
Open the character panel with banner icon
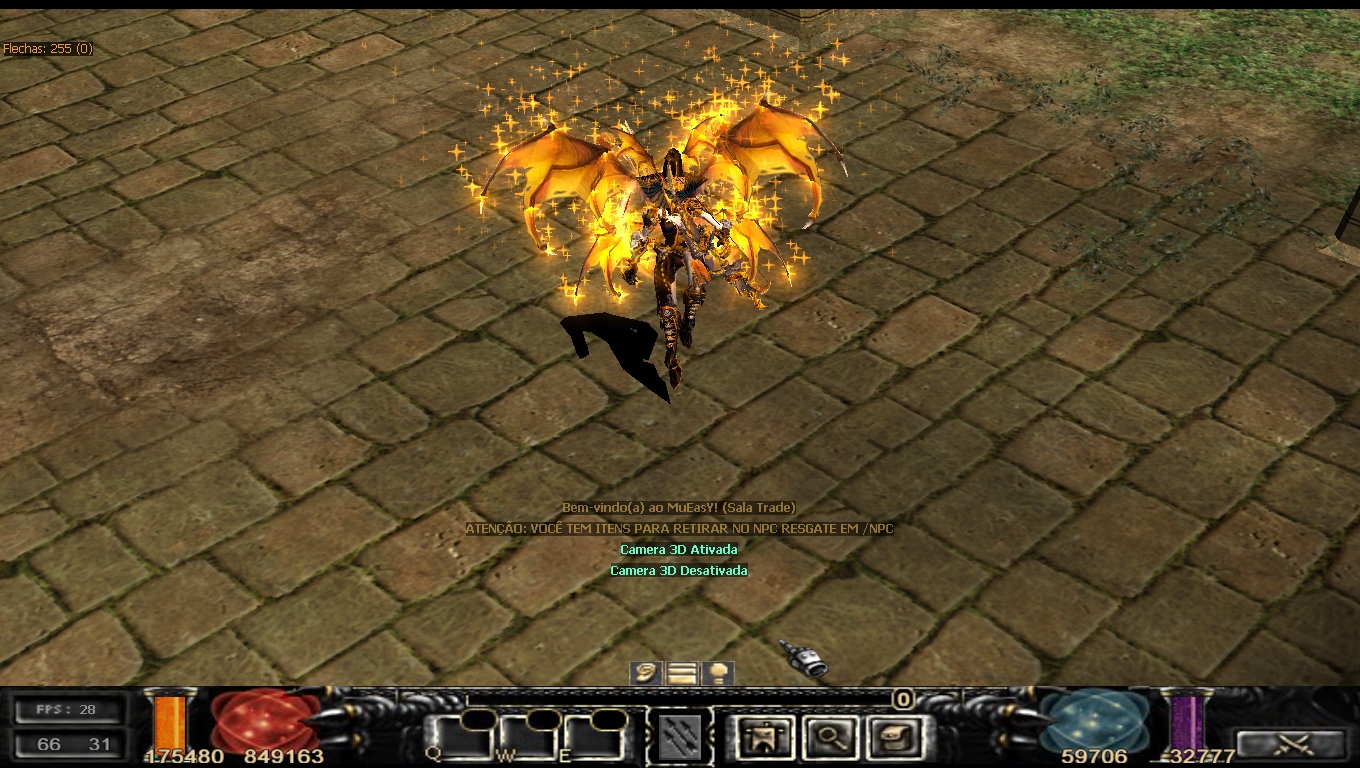pos(765,738)
